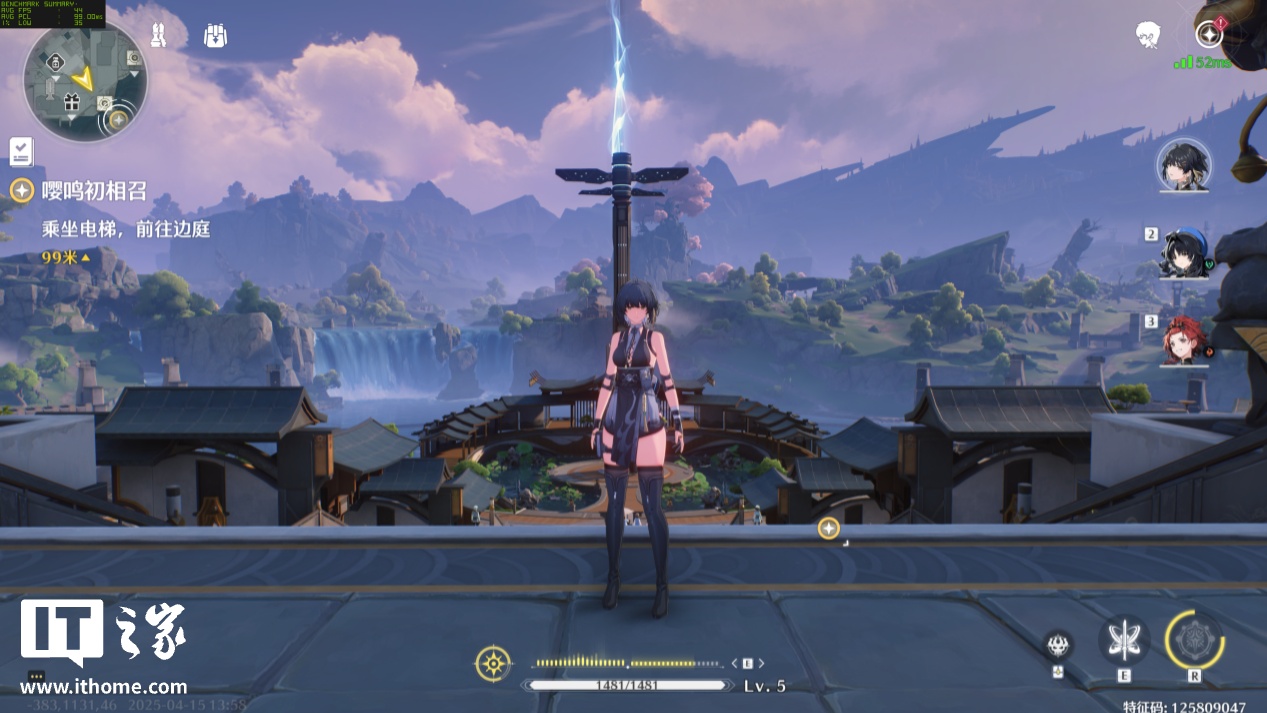Open the star menu icon with red alert

click(1209, 33)
